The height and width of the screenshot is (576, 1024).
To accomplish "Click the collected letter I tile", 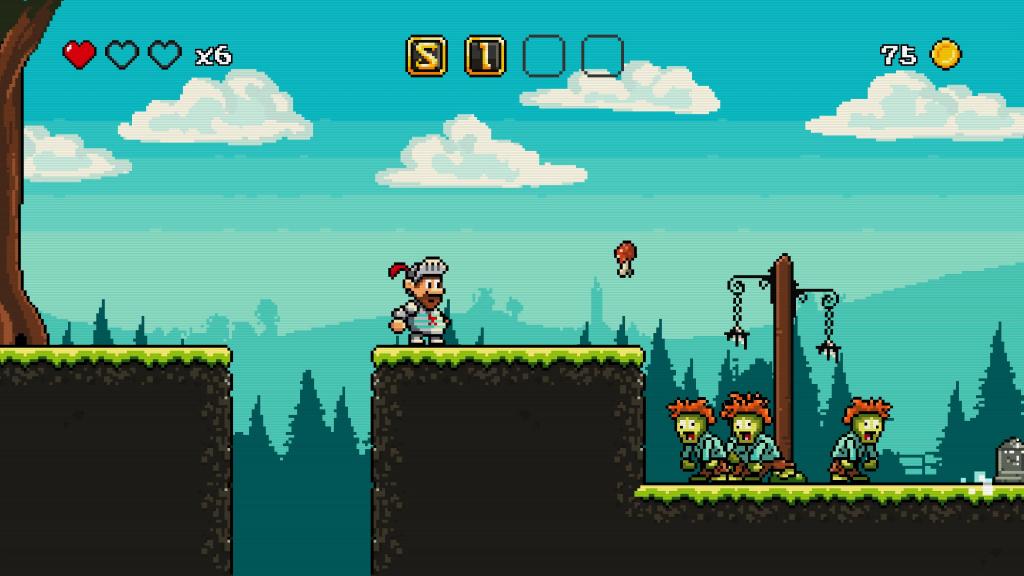I will [485, 56].
